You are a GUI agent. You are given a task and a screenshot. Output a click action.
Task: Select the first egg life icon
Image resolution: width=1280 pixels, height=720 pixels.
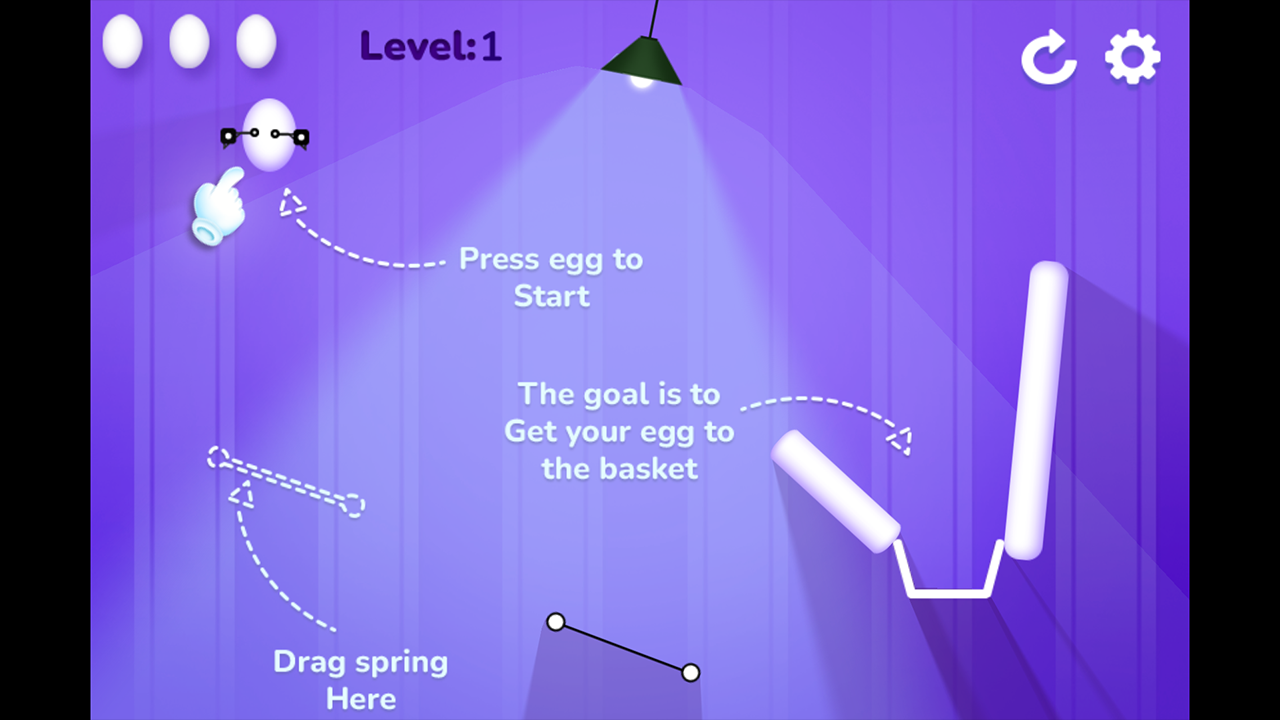pos(122,41)
